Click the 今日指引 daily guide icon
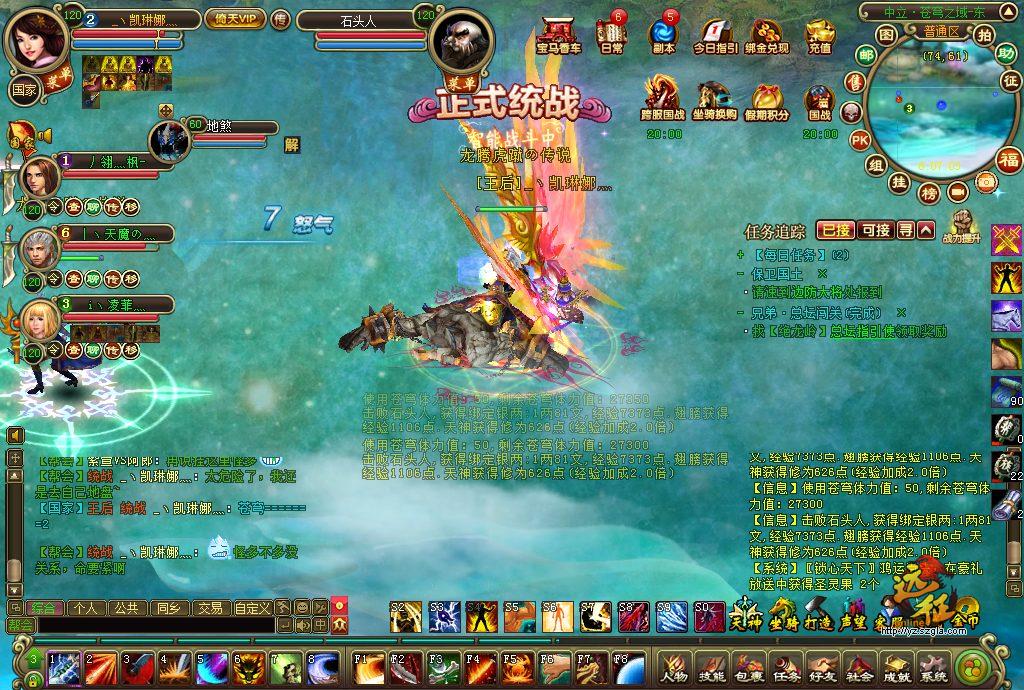The image size is (1024, 690). [715, 35]
